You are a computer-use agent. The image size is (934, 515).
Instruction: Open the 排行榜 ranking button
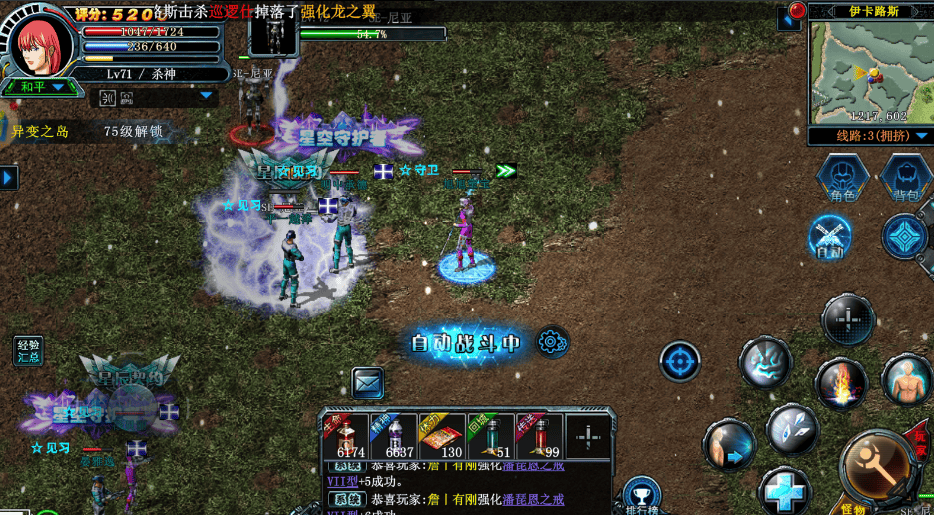[641, 497]
